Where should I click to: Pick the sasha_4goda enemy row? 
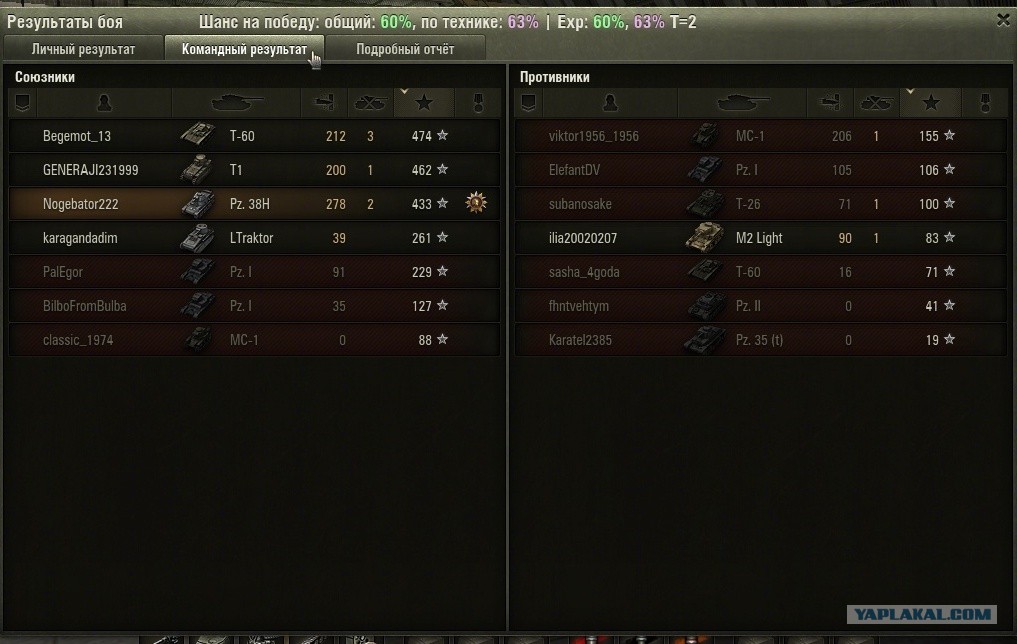(x=760, y=272)
